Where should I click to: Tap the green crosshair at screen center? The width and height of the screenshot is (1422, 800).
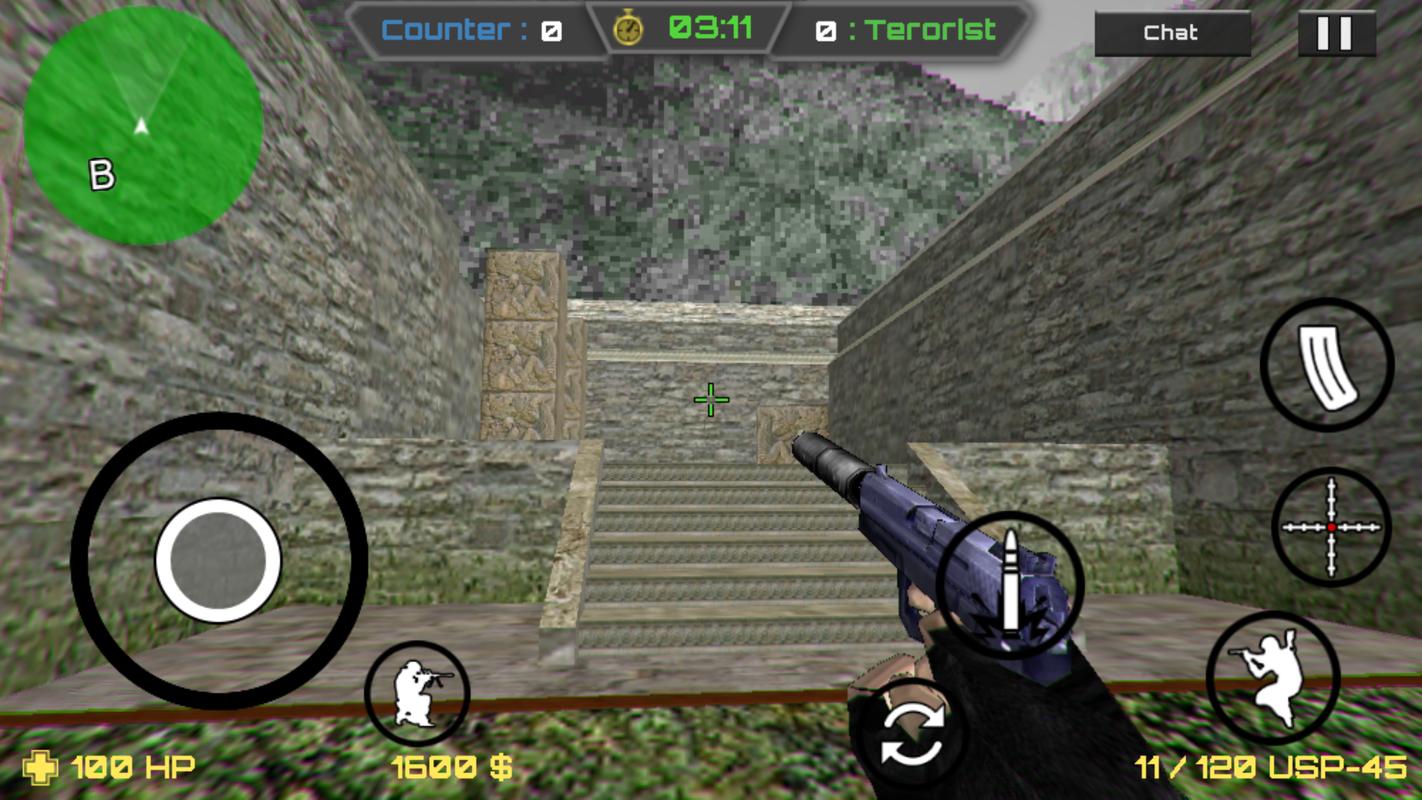pyautogui.click(x=709, y=399)
